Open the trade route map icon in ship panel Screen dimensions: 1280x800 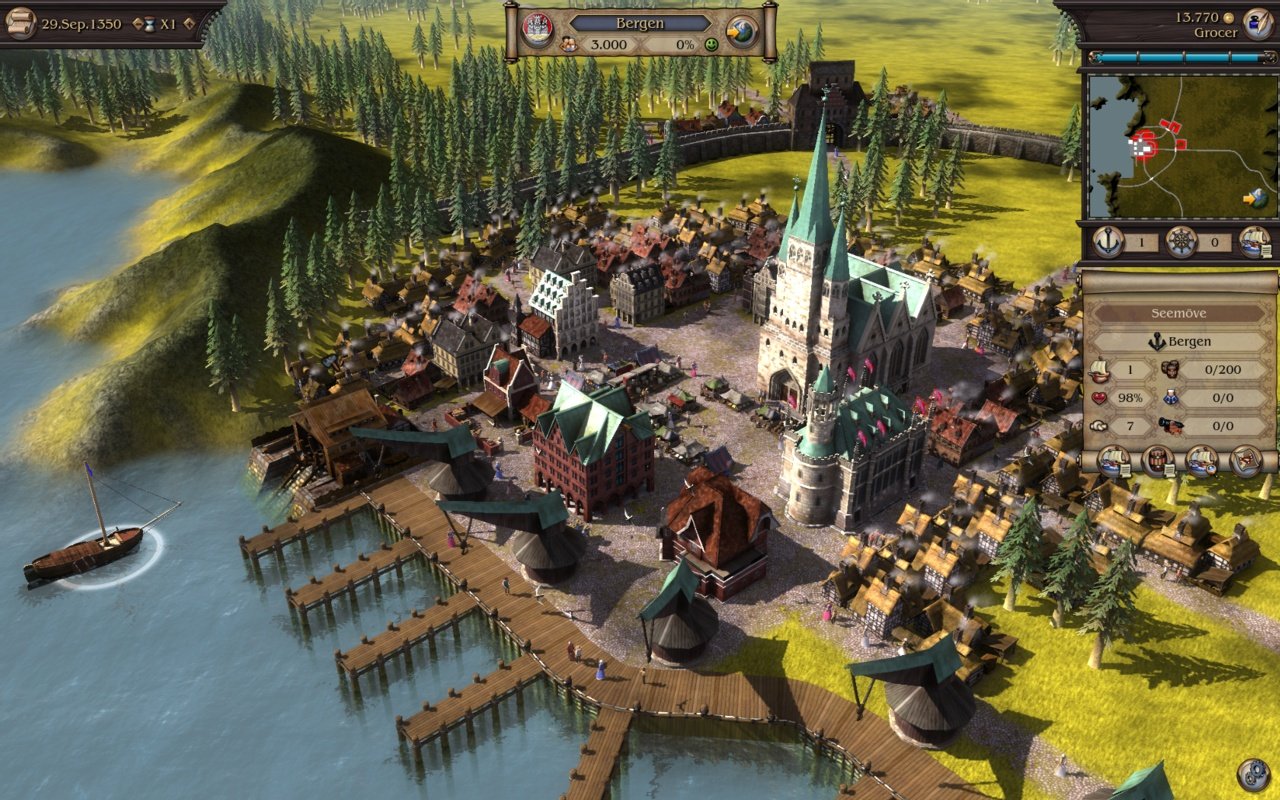tap(1246, 461)
